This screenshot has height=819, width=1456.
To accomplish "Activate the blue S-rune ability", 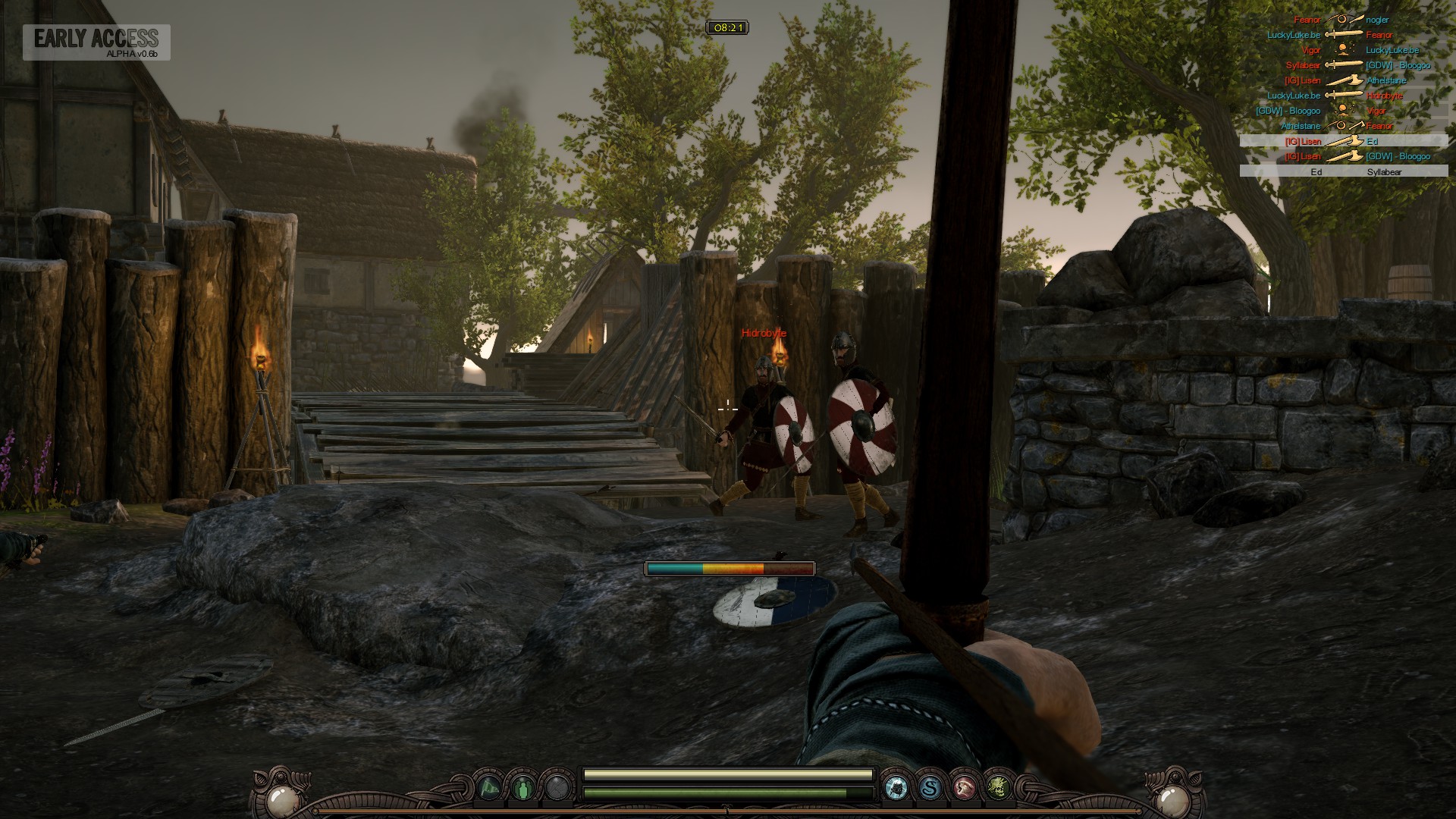I will [x=930, y=789].
